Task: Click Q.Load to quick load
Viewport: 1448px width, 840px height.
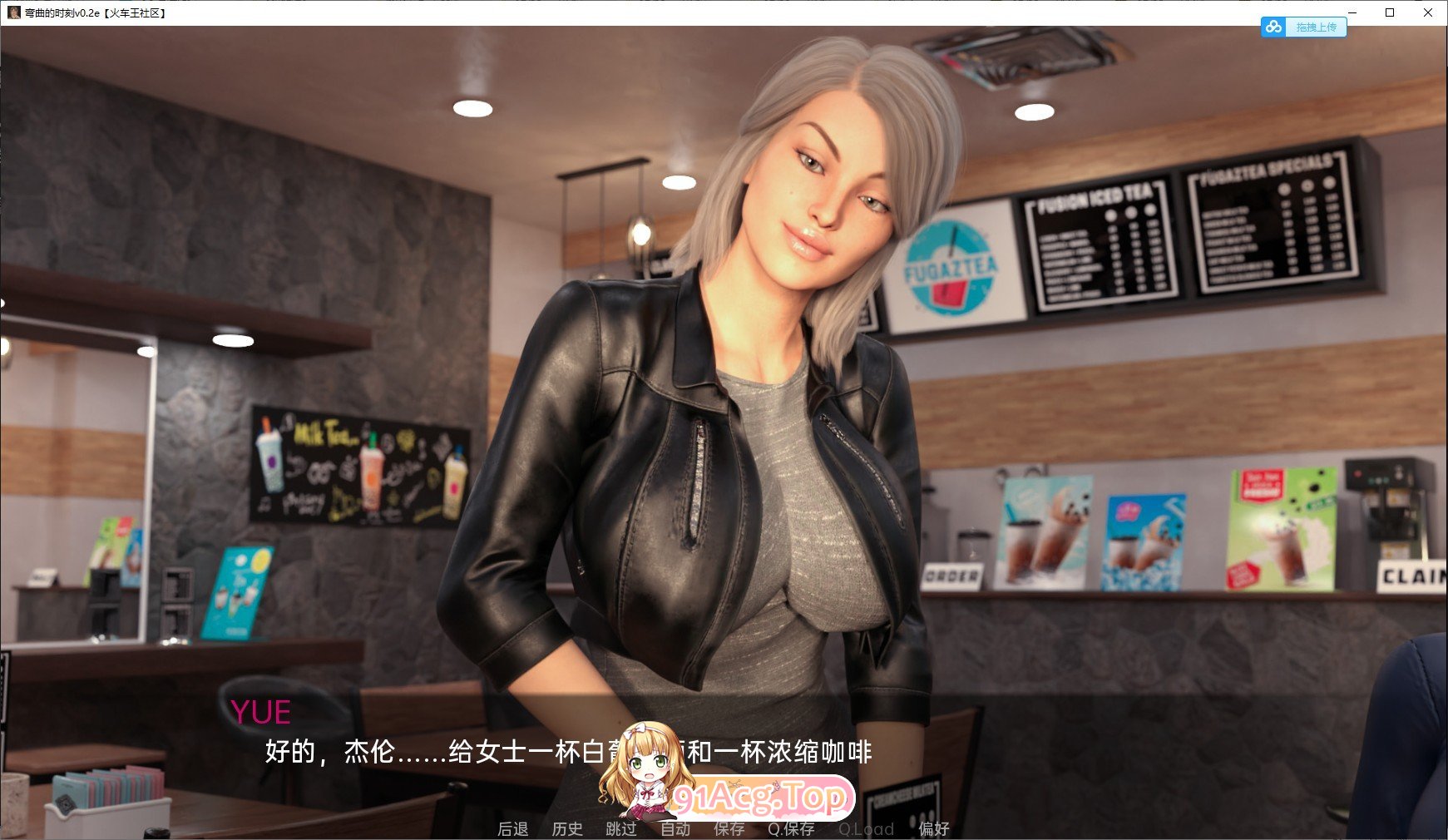Action: pyautogui.click(x=867, y=829)
